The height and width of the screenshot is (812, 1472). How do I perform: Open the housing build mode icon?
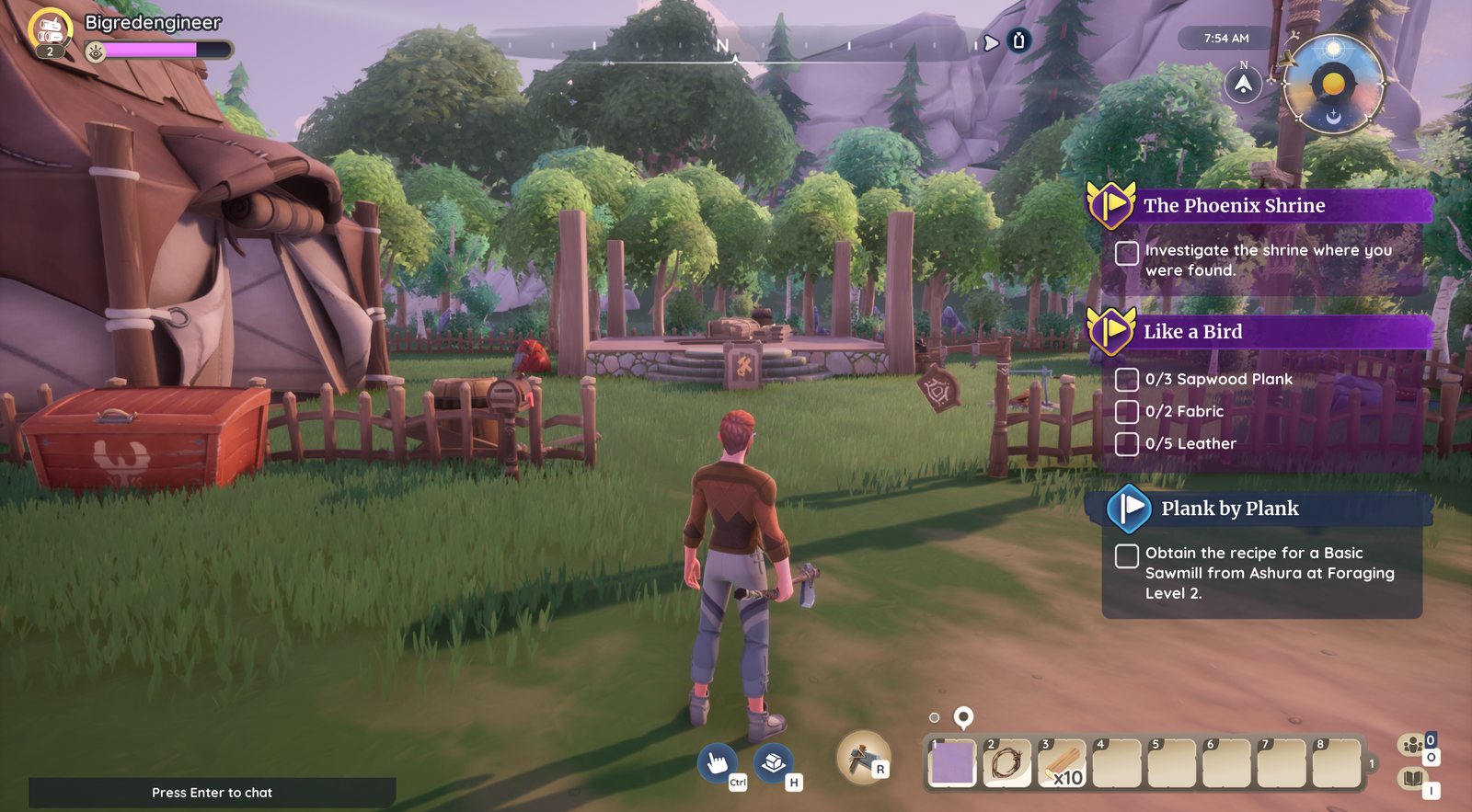774,762
